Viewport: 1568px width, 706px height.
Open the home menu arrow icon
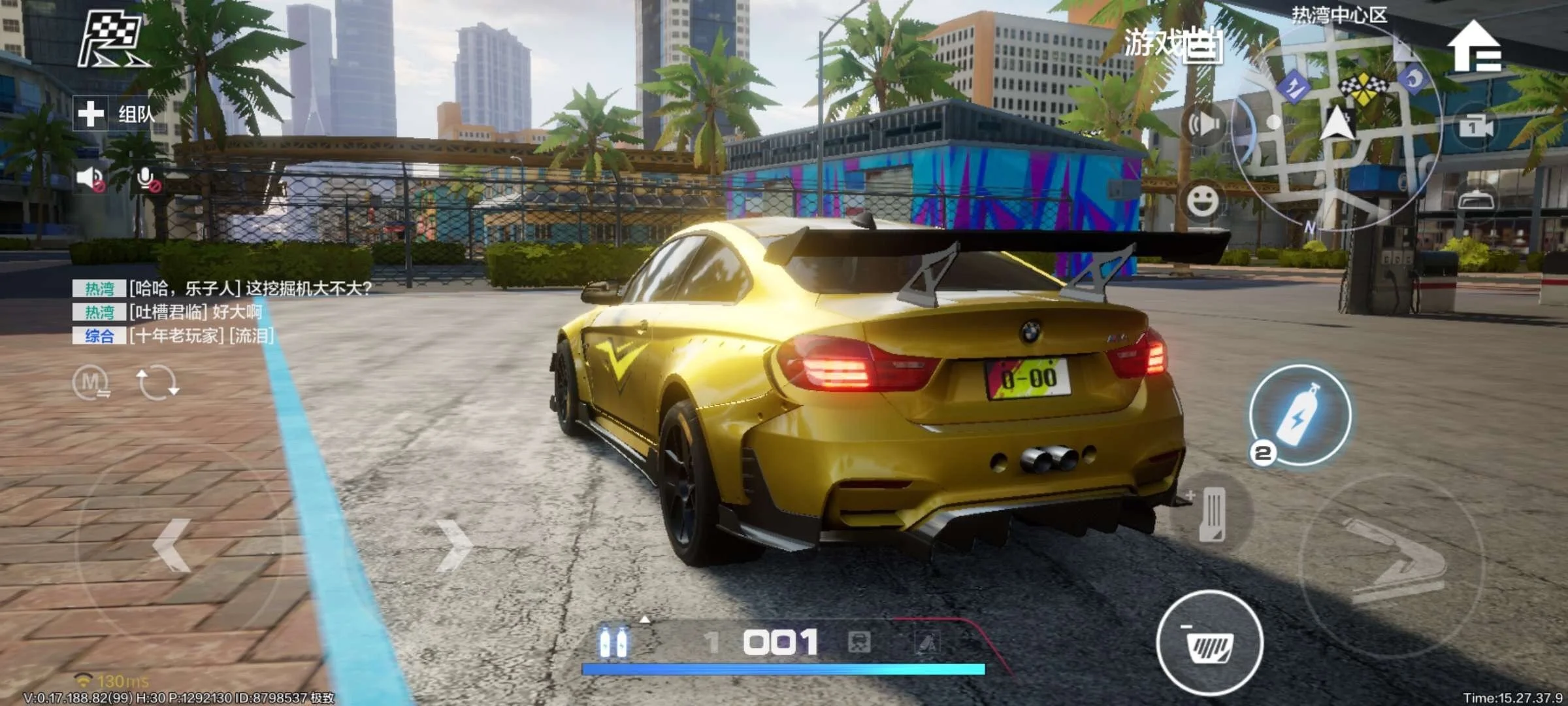pyautogui.click(x=1475, y=47)
